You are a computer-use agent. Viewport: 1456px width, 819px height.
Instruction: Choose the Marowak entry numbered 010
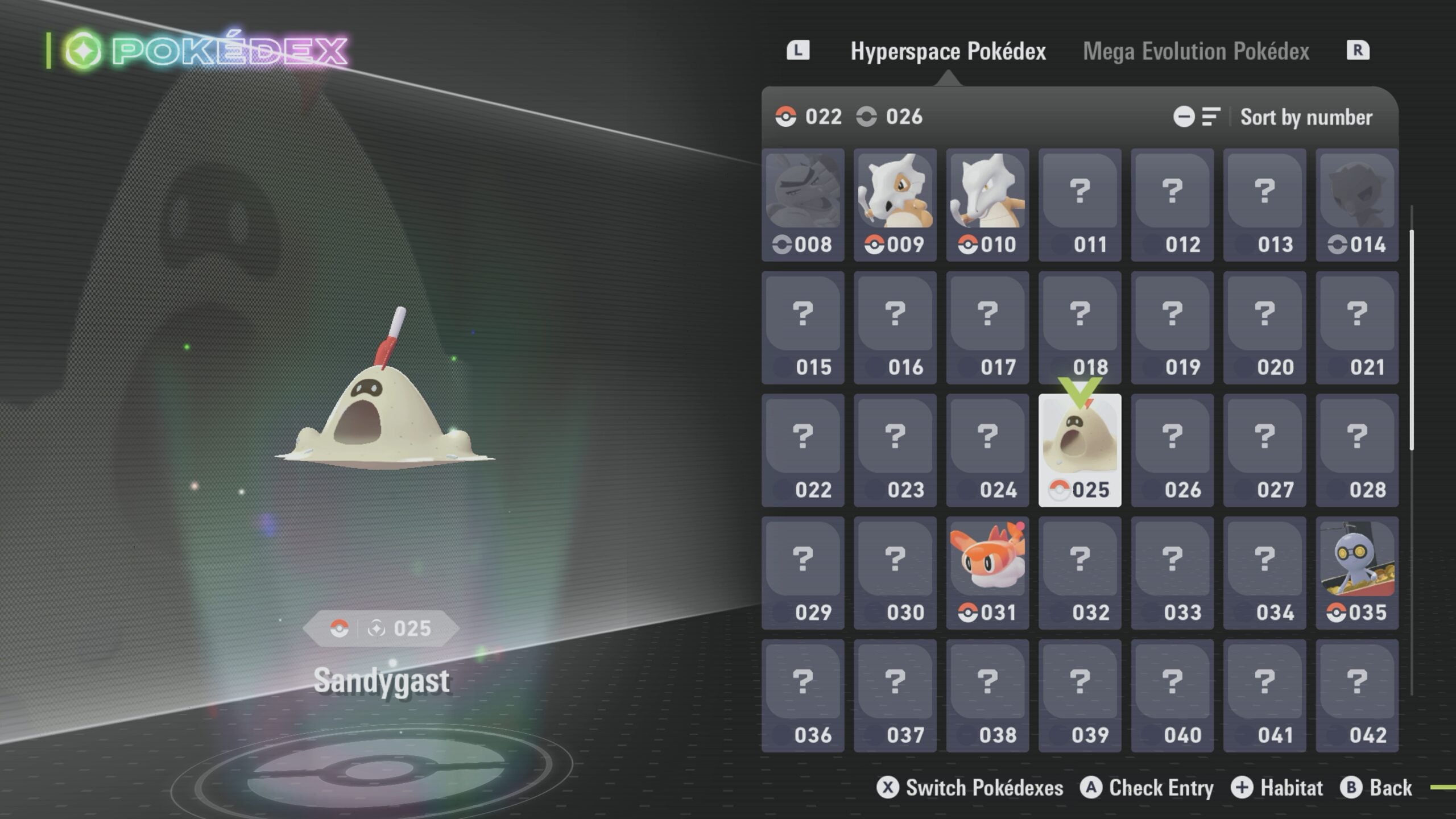pos(987,205)
